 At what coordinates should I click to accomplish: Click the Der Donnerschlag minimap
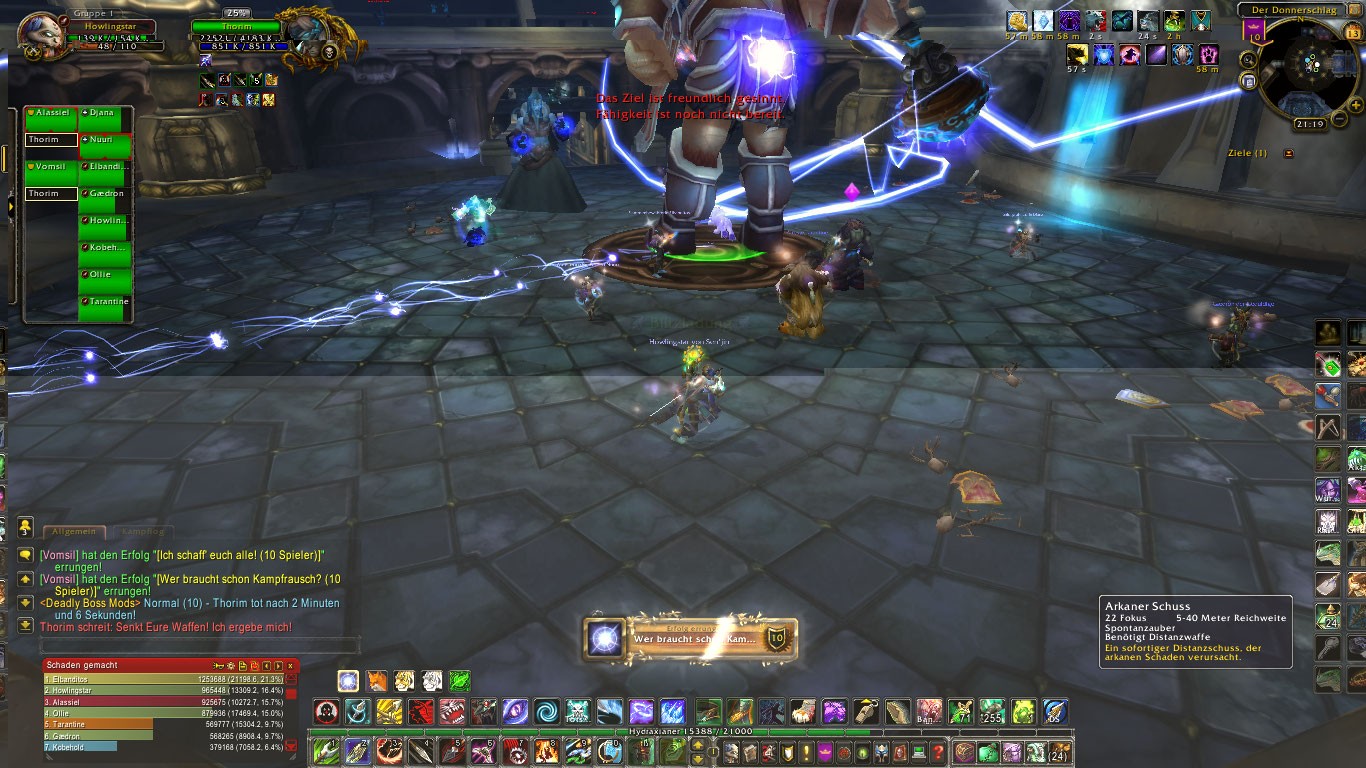point(1308,68)
